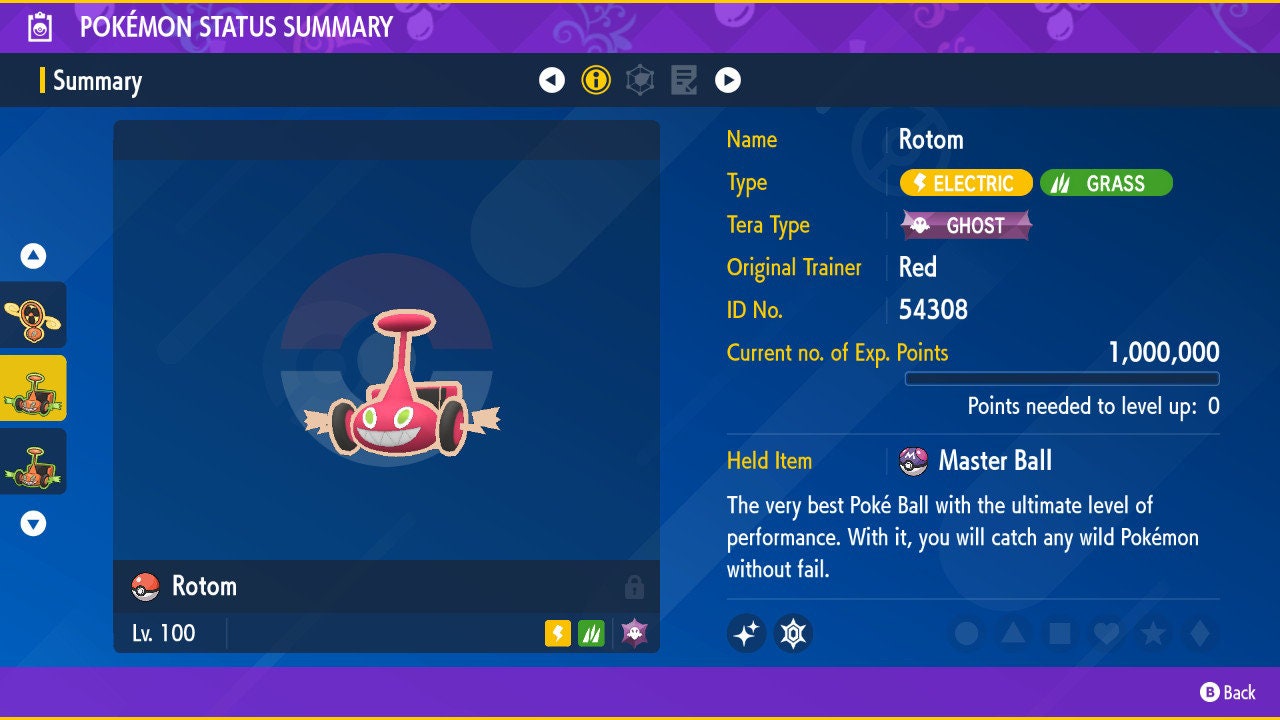The image size is (1280, 720).
Task: Click the shiny sparkle icon
Action: tap(746, 633)
